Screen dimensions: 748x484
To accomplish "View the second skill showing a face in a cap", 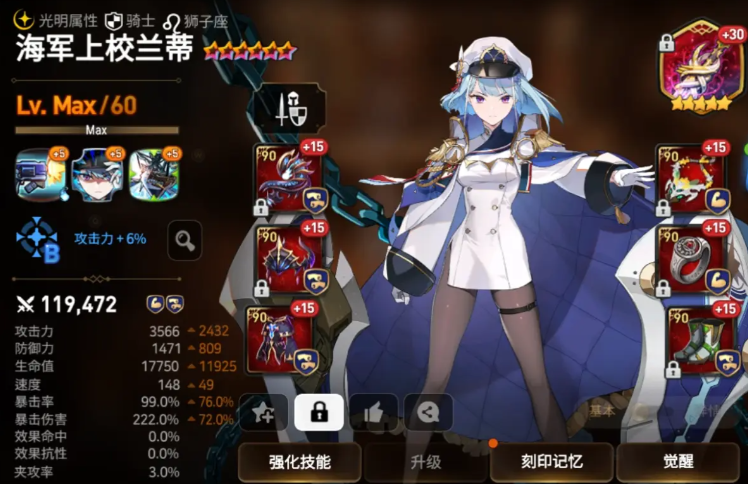I will [x=97, y=174].
